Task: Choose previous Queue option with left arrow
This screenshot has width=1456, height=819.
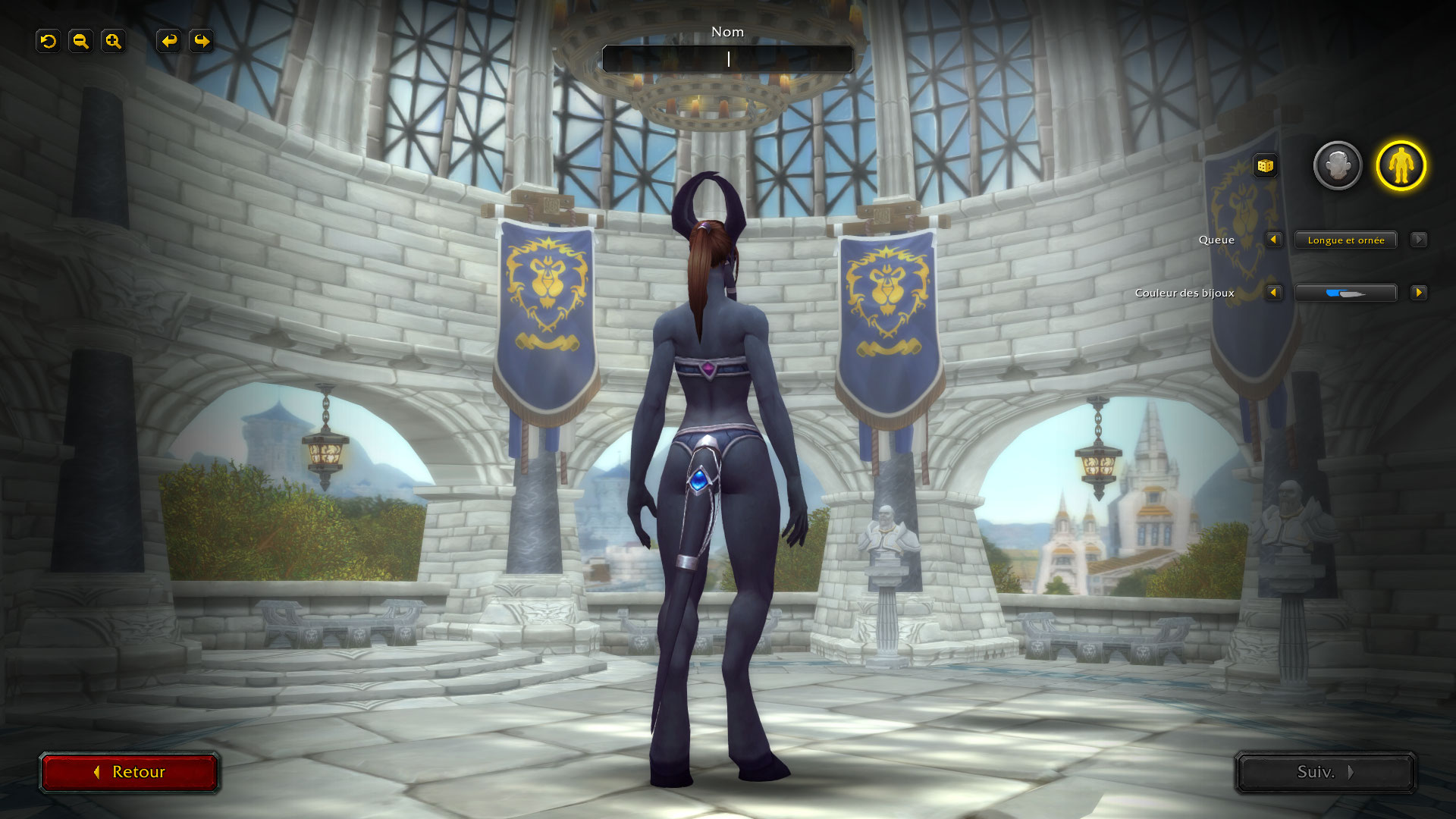Action: coord(1273,240)
